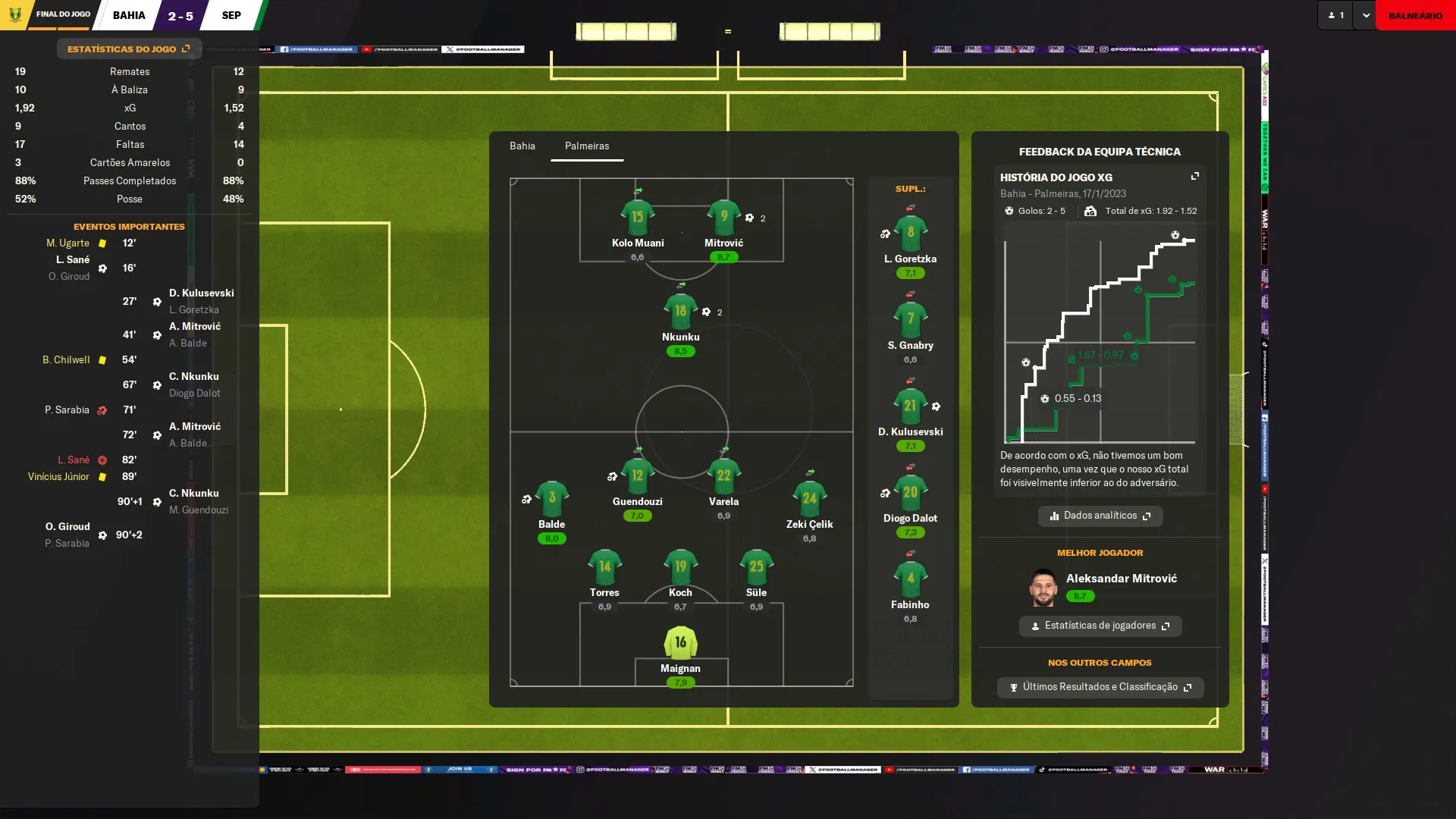Open Estatísticas de jogadores
1456x819 pixels.
tap(1100, 626)
